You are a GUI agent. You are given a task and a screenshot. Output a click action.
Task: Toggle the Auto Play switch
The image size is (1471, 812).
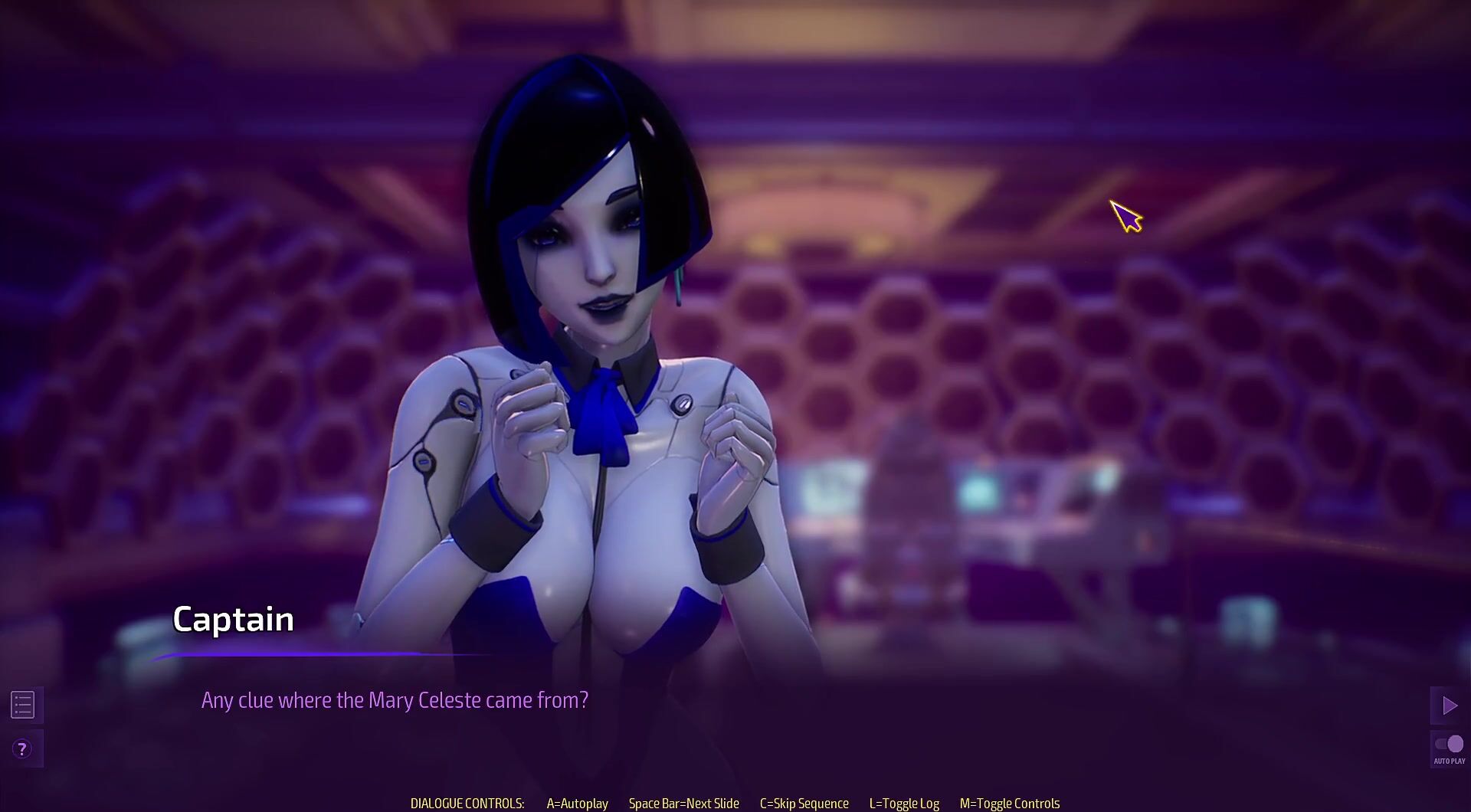click(x=1449, y=745)
